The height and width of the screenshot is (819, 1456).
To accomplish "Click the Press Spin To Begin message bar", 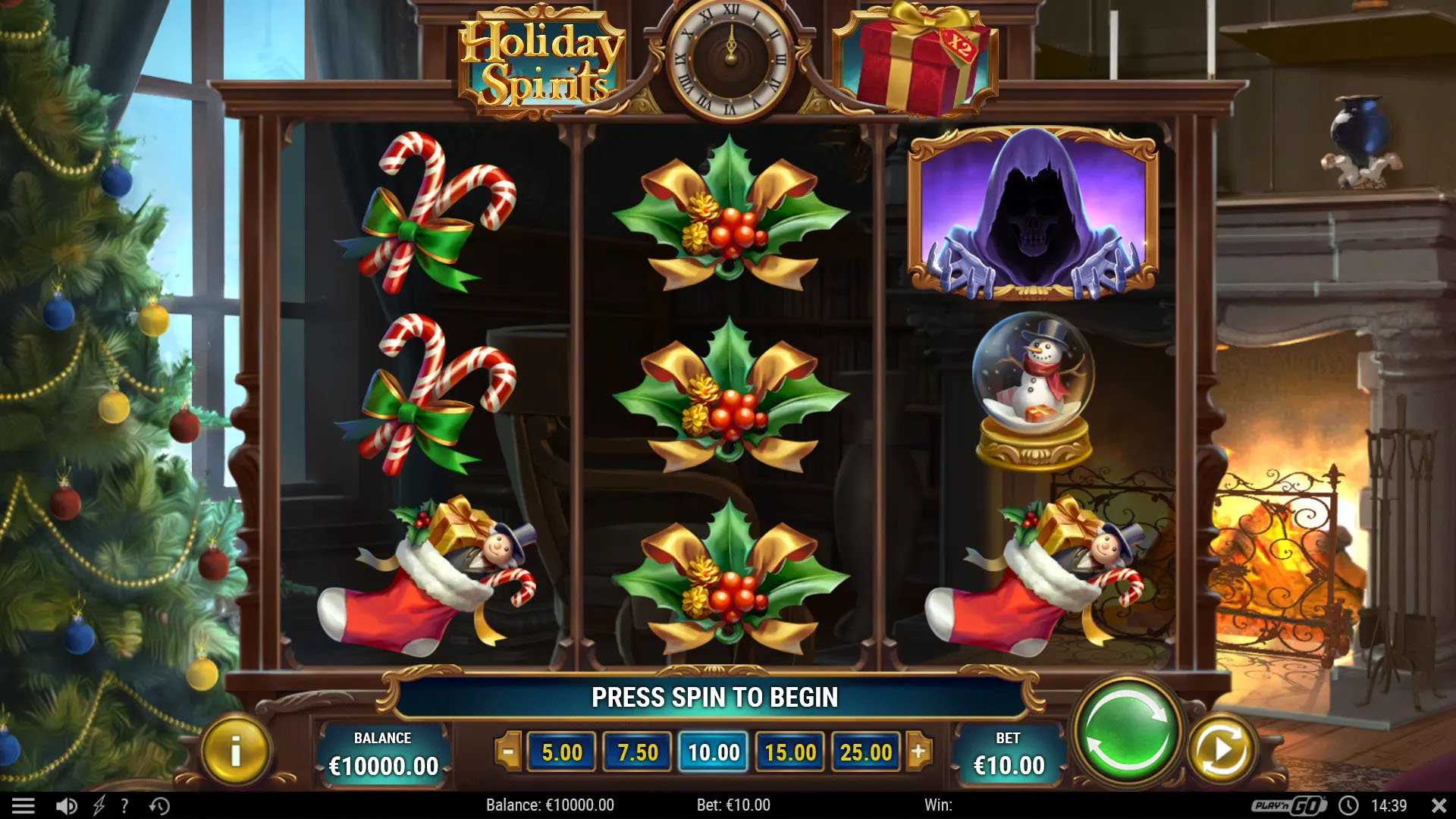I will tap(716, 697).
